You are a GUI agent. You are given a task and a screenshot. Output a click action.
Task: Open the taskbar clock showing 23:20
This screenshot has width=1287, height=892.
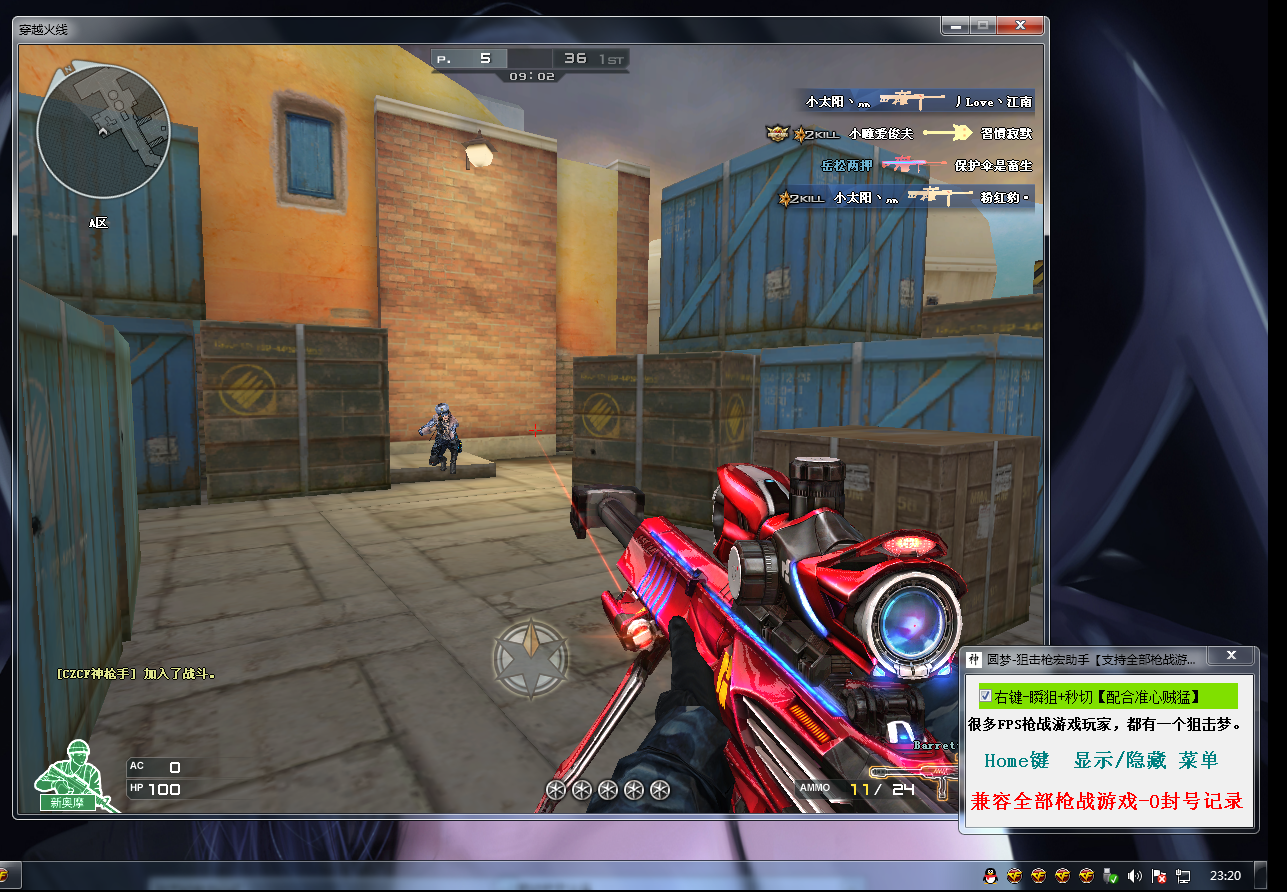1225,875
